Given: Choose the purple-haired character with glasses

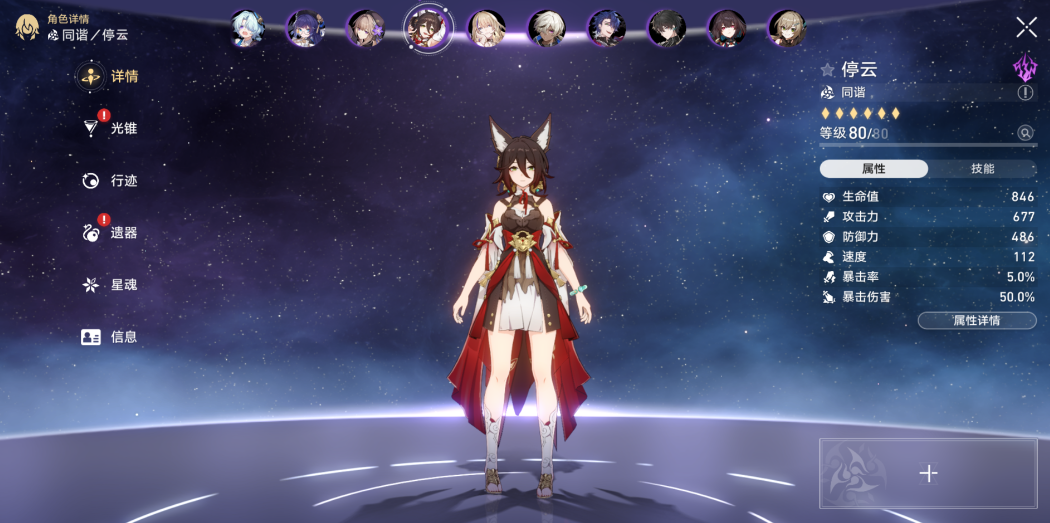Looking at the screenshot, I should point(305,28).
